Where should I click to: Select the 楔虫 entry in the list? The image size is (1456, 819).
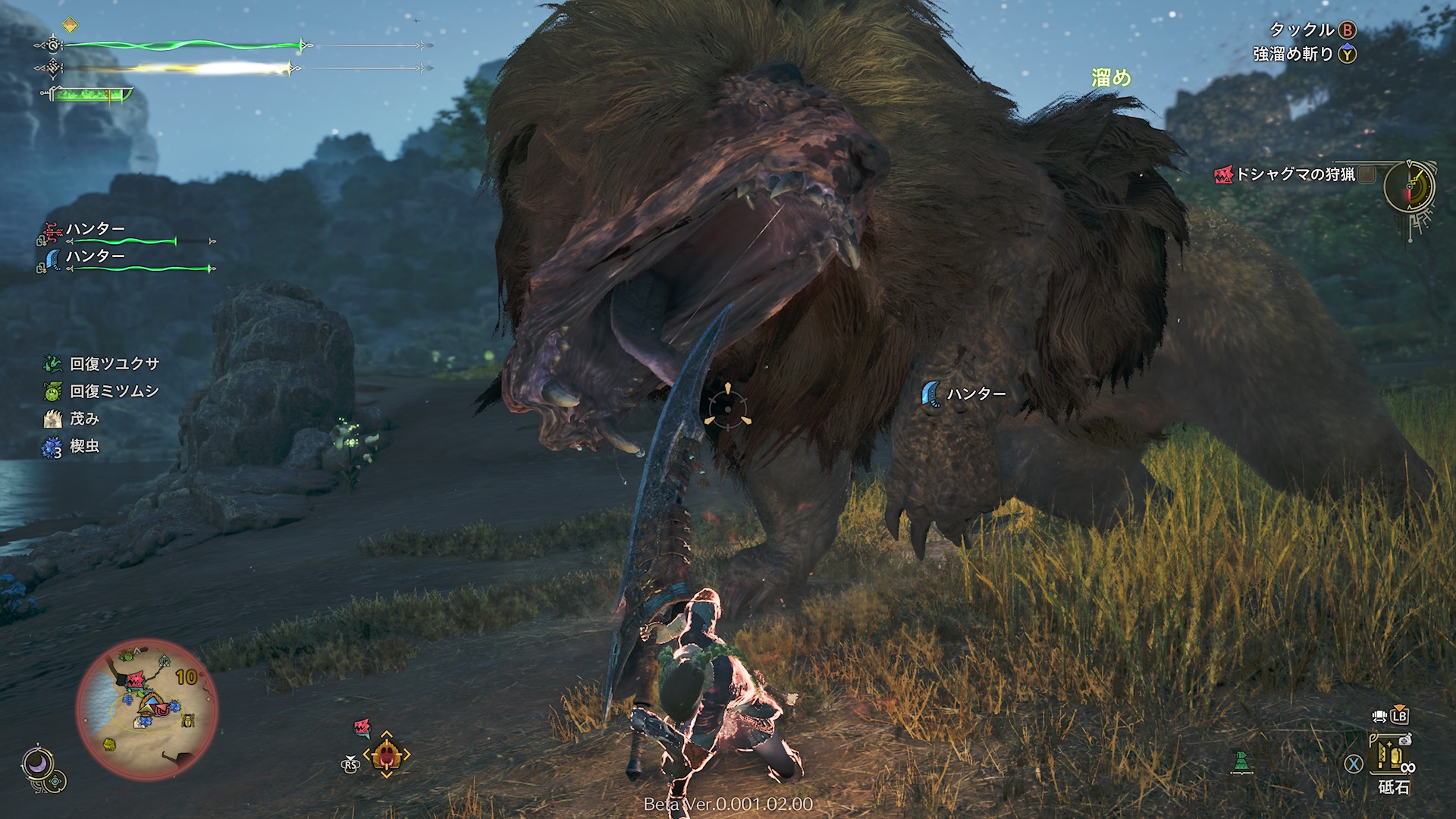[x=84, y=446]
